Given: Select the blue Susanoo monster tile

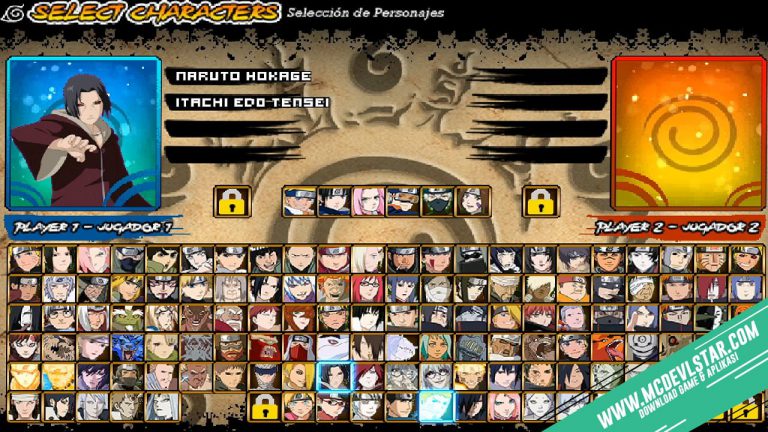Looking at the screenshot, I should pos(128,348).
